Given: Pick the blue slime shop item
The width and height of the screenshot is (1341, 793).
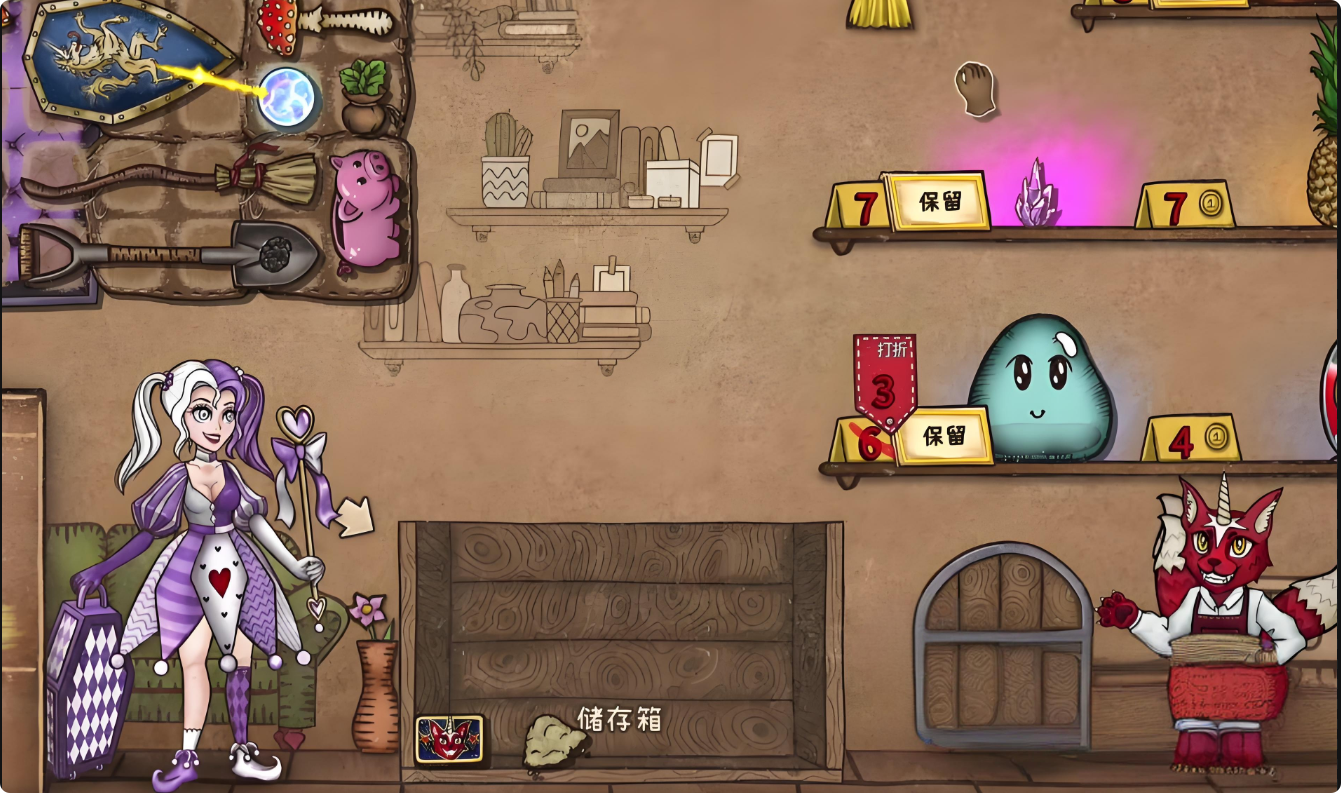Looking at the screenshot, I should 1041,388.
